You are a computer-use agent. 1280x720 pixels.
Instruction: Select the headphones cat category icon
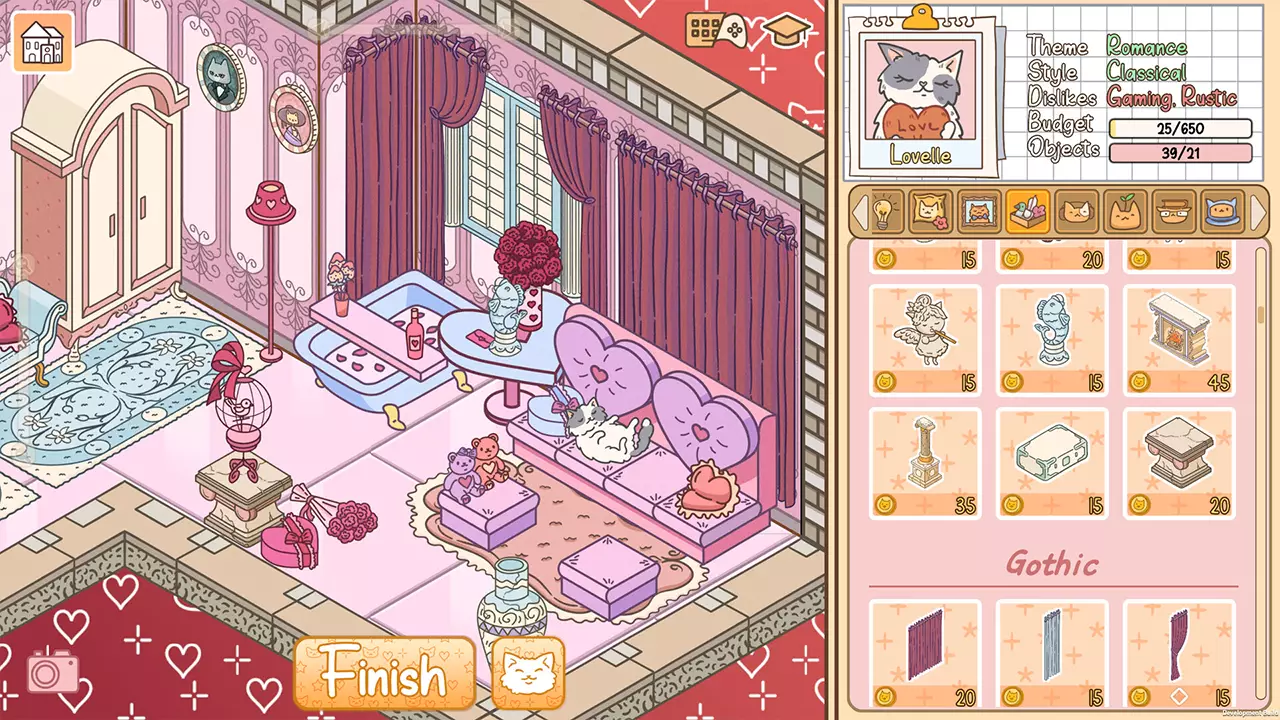pyautogui.click(x=1076, y=212)
